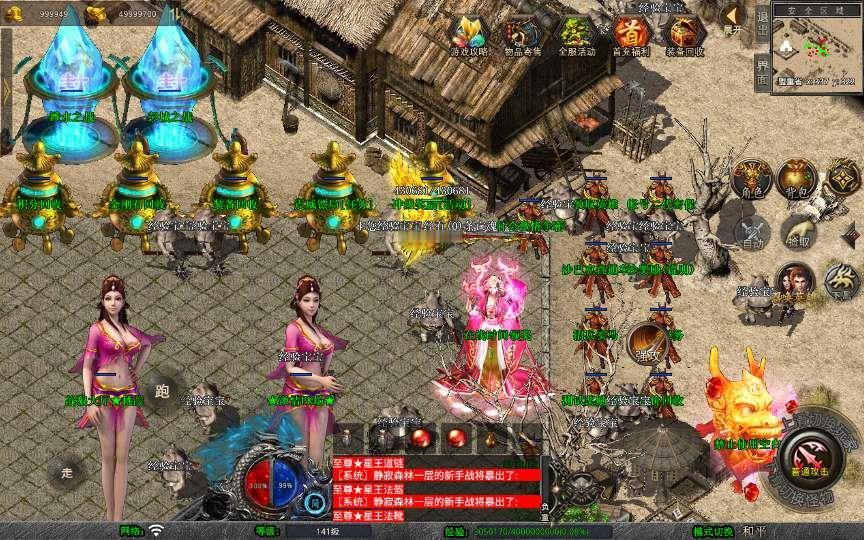Image resolution: width=864 pixels, height=540 pixels.
Task: Click the 展开 expand arrow button
Action: tap(732, 18)
